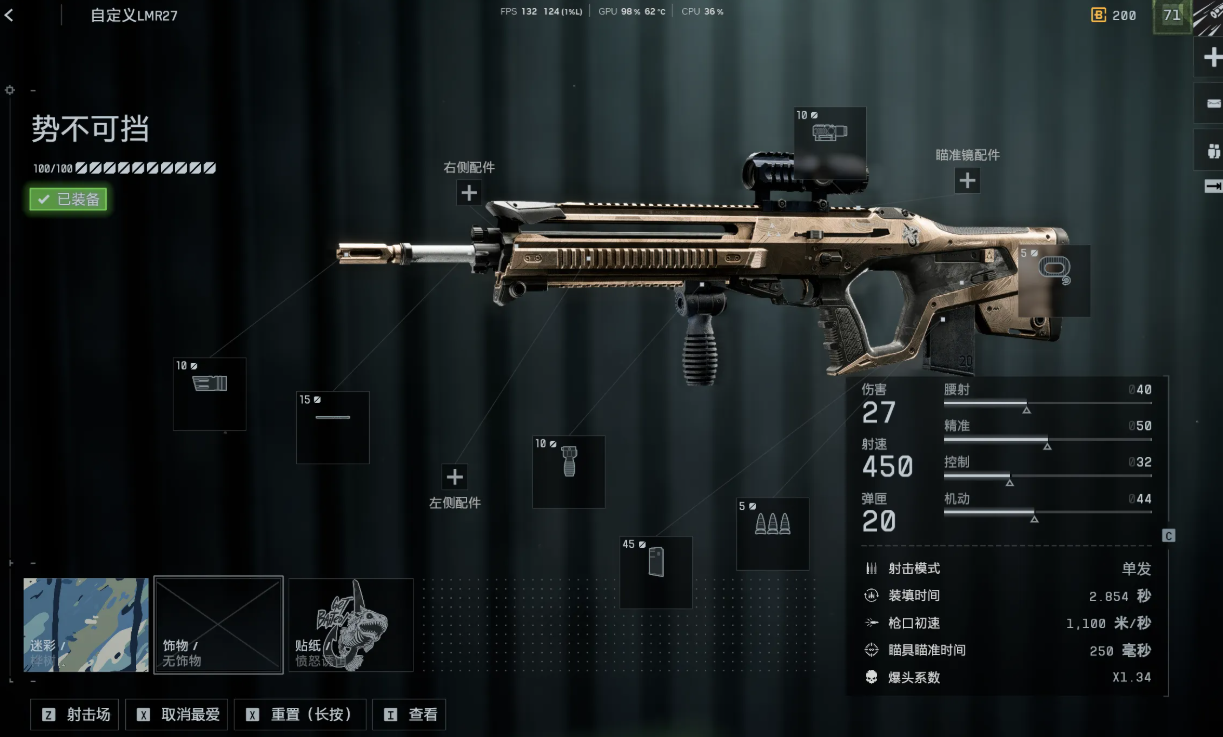The height and width of the screenshot is (737, 1223).
Task: Select the scope attachment slot above the rifle
Action: 830,136
